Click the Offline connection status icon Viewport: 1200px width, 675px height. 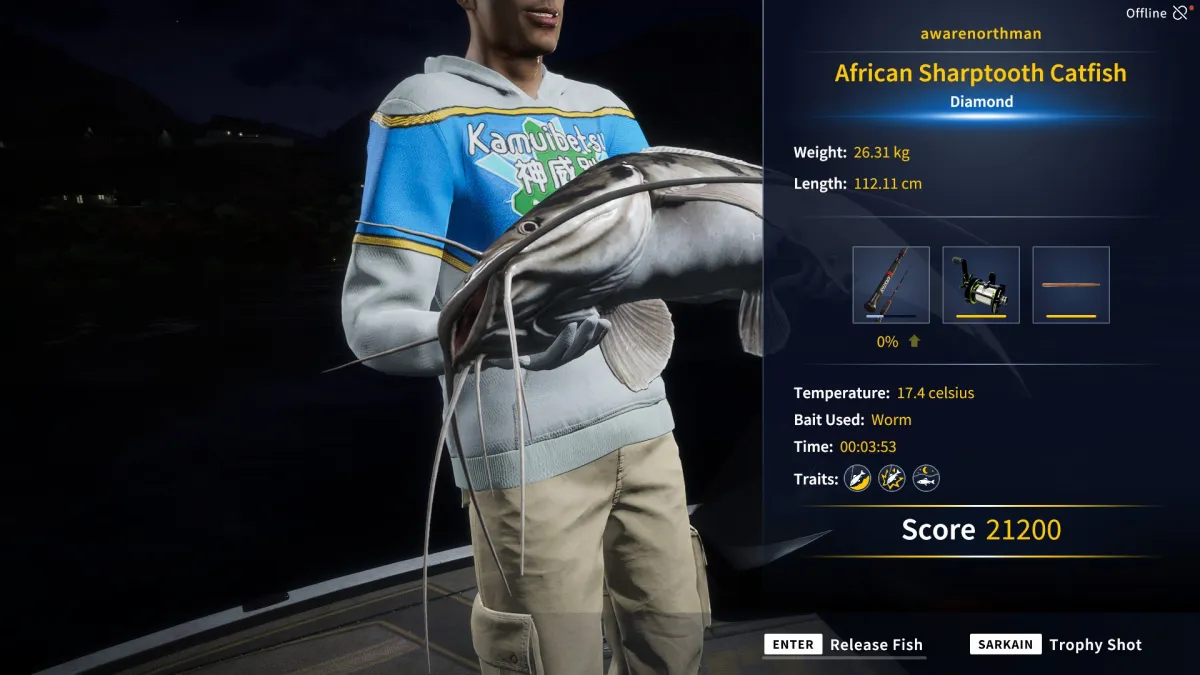click(x=1181, y=13)
